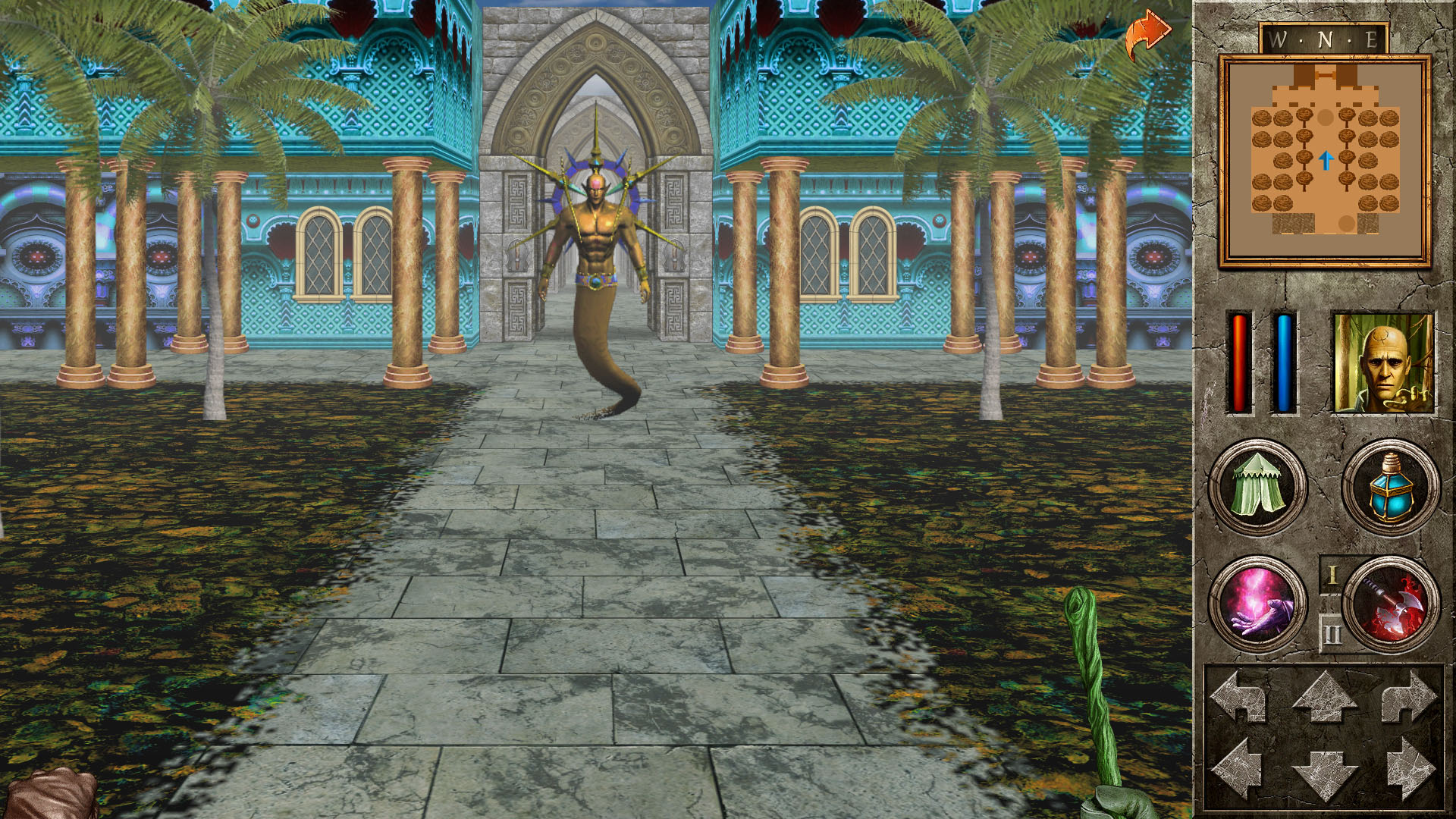Turn left with the curved arrow
The image size is (1456, 819).
[x=1239, y=696]
